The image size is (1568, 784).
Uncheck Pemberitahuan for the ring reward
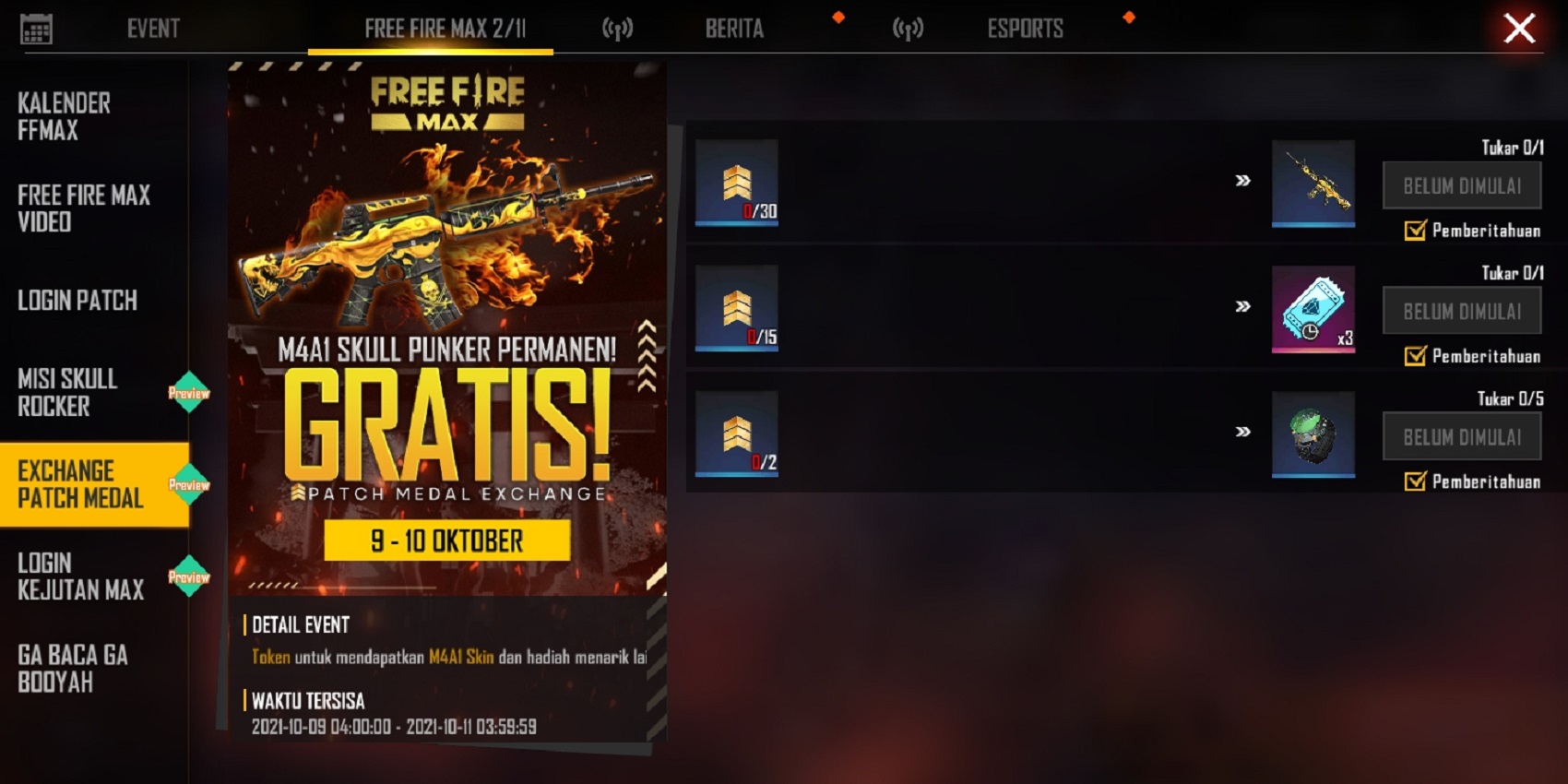[x=1414, y=482]
